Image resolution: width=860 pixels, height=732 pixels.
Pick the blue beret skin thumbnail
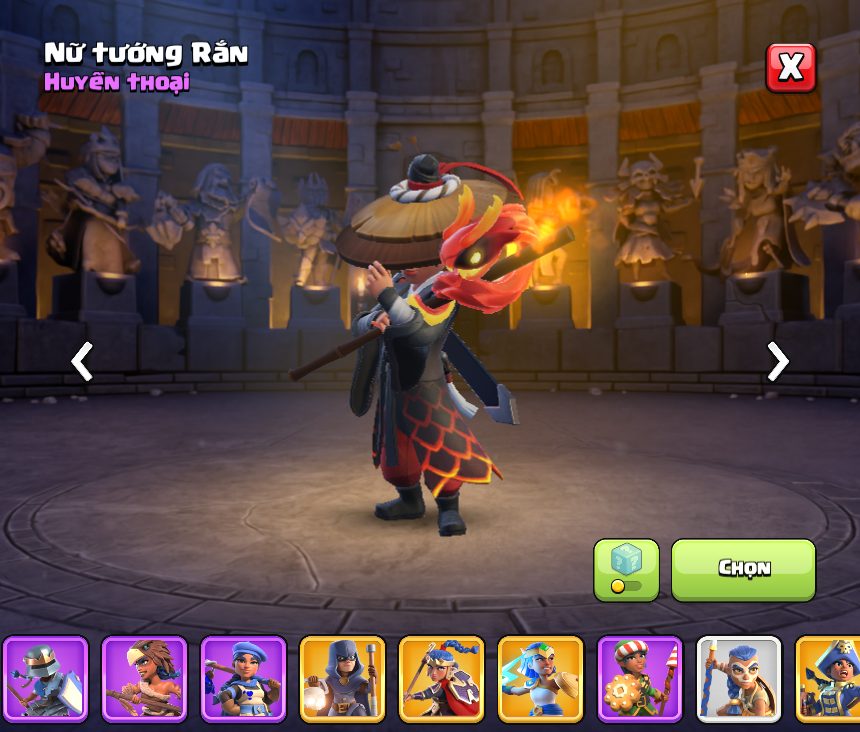click(x=243, y=679)
